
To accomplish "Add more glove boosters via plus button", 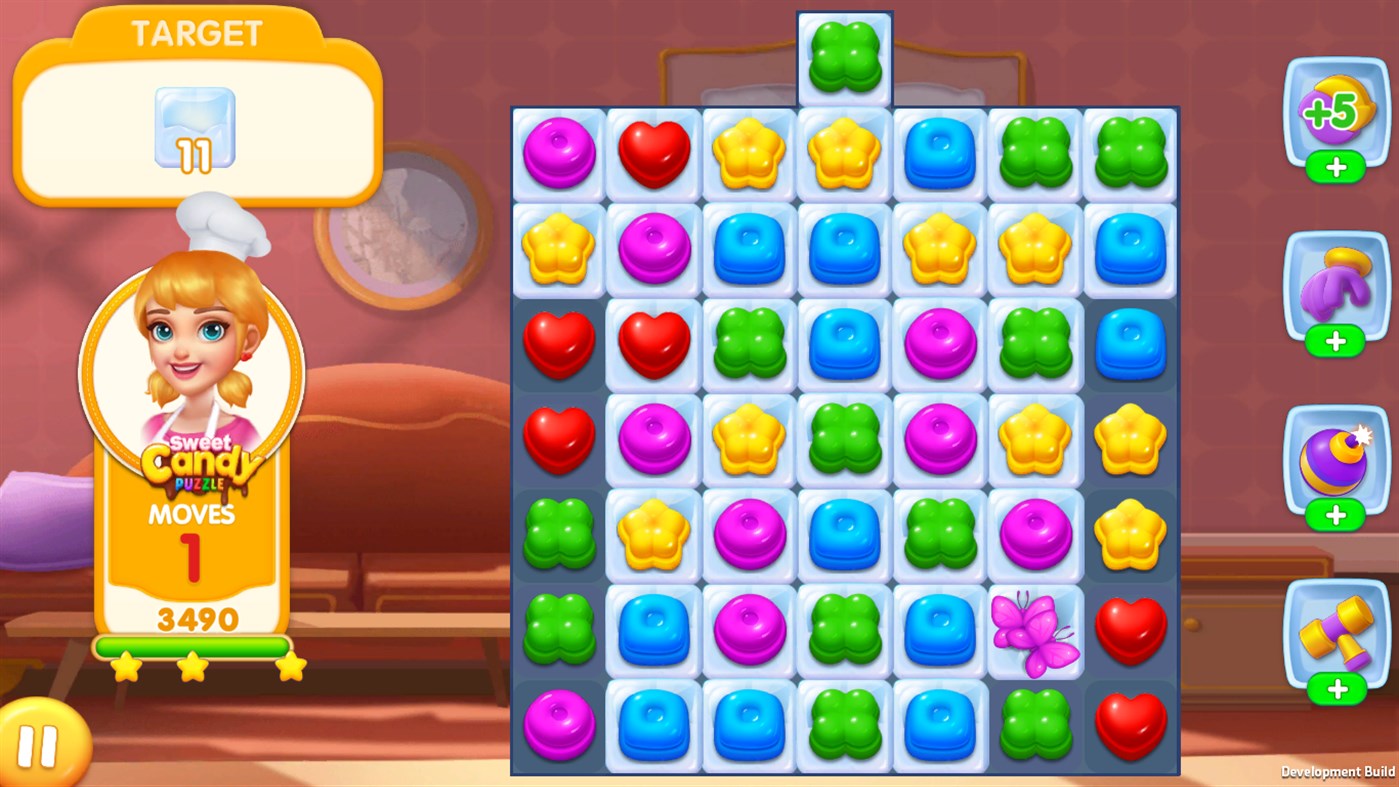I will click(1335, 340).
